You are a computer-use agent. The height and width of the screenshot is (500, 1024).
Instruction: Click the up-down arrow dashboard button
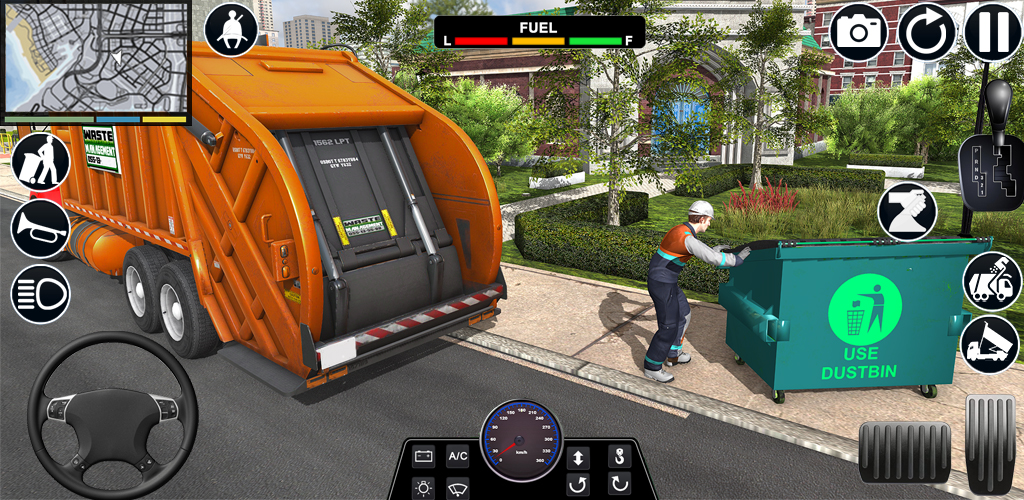tap(578, 457)
